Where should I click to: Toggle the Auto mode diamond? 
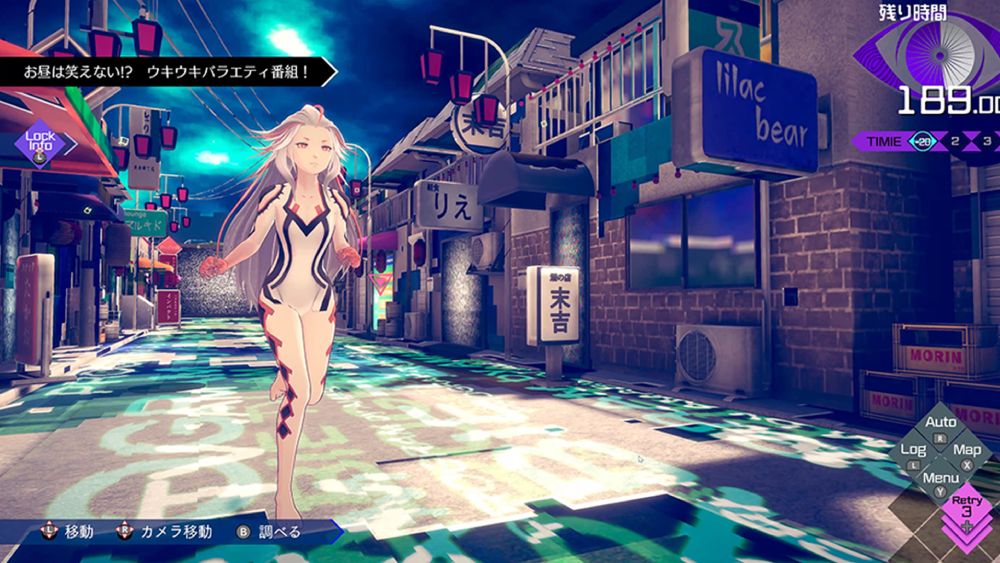click(x=940, y=426)
